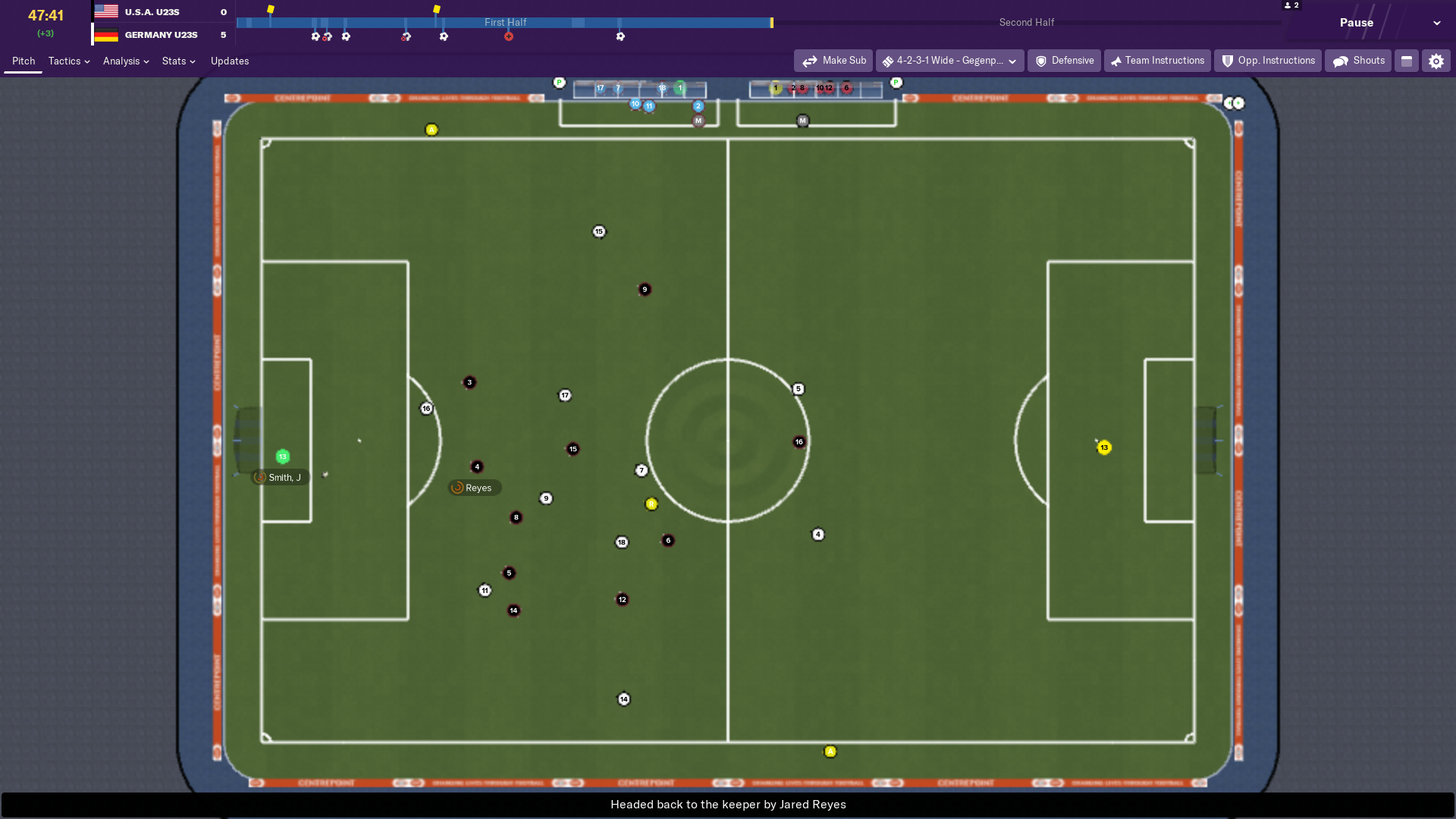The image size is (1456, 819).
Task: Expand the arrow next to Pause
Action: pyautogui.click(x=1437, y=23)
